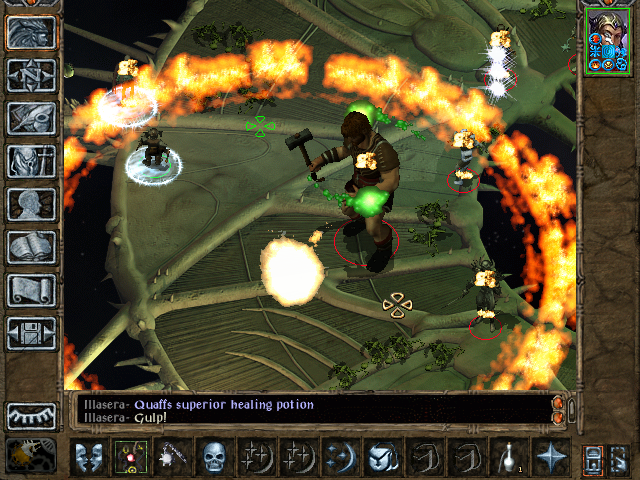Activate the talk masks action button
The image size is (640, 480).
(x=88, y=458)
